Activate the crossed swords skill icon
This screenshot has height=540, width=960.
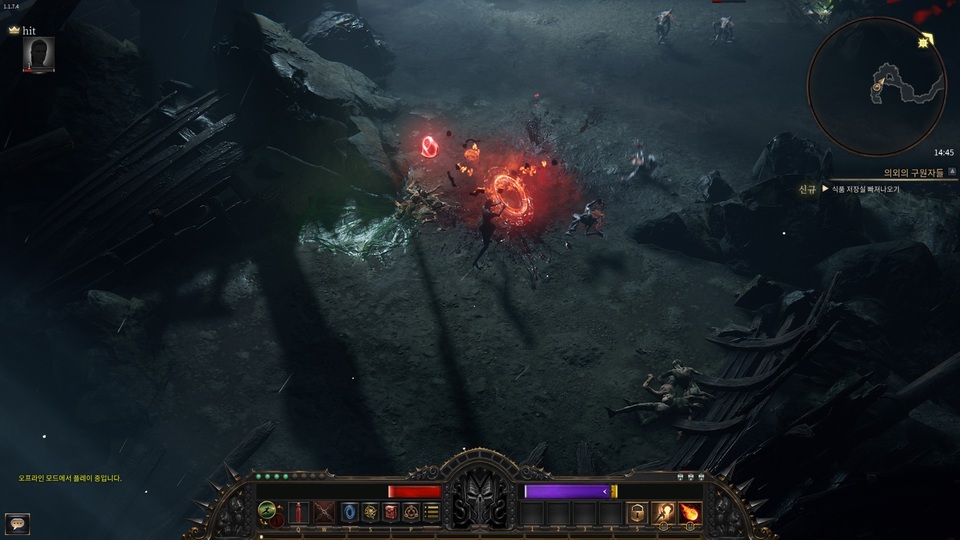pos(324,513)
